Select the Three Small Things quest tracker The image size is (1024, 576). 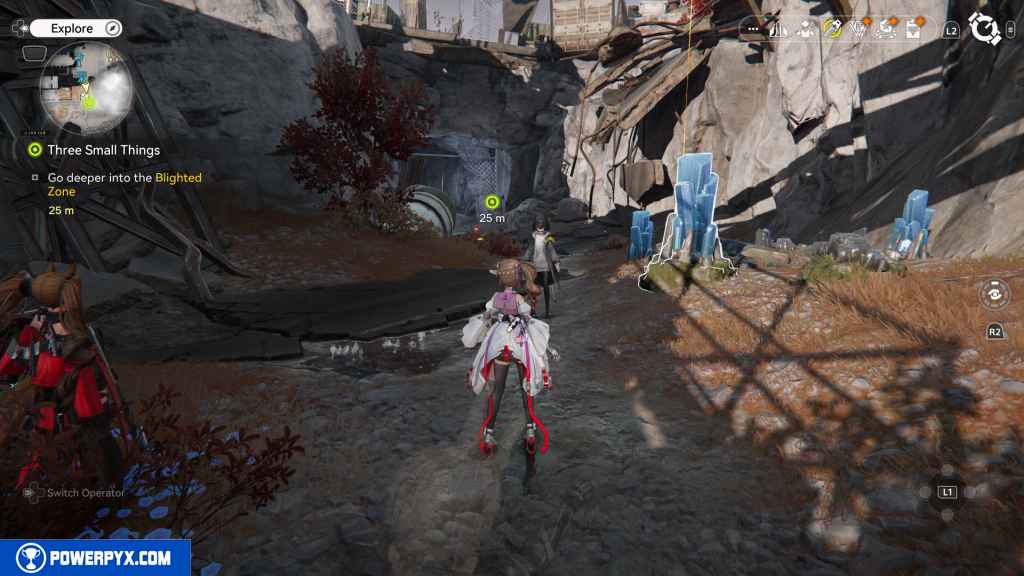(103, 150)
